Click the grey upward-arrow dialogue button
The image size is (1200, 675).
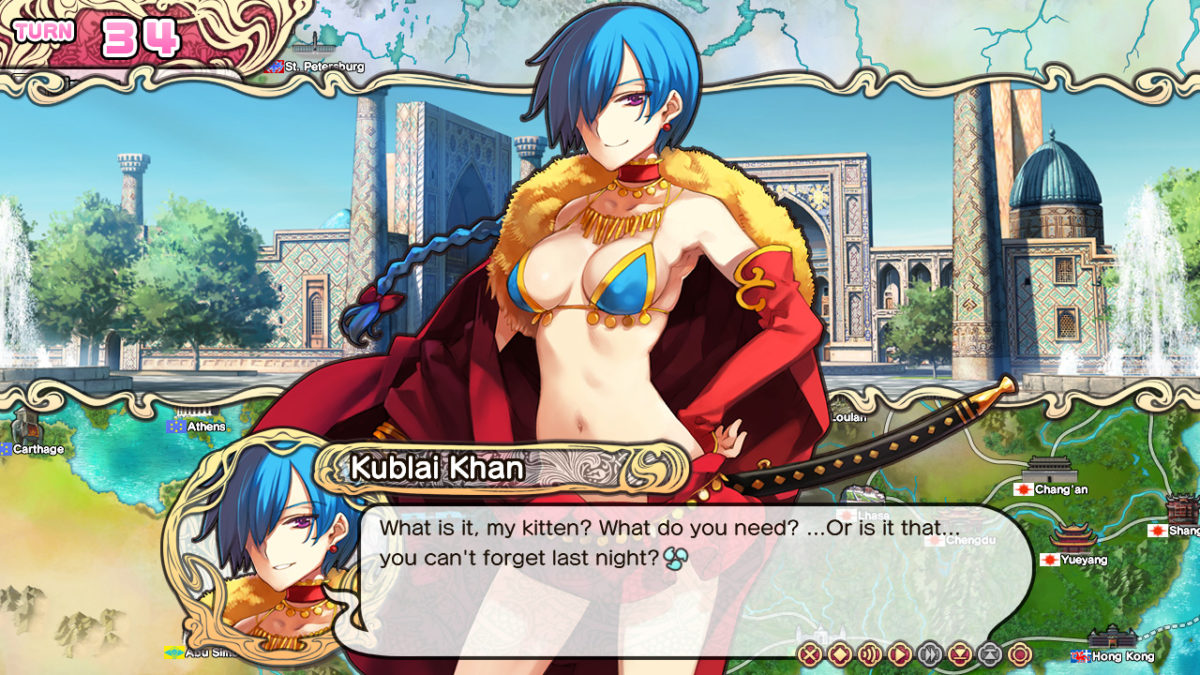point(989,655)
